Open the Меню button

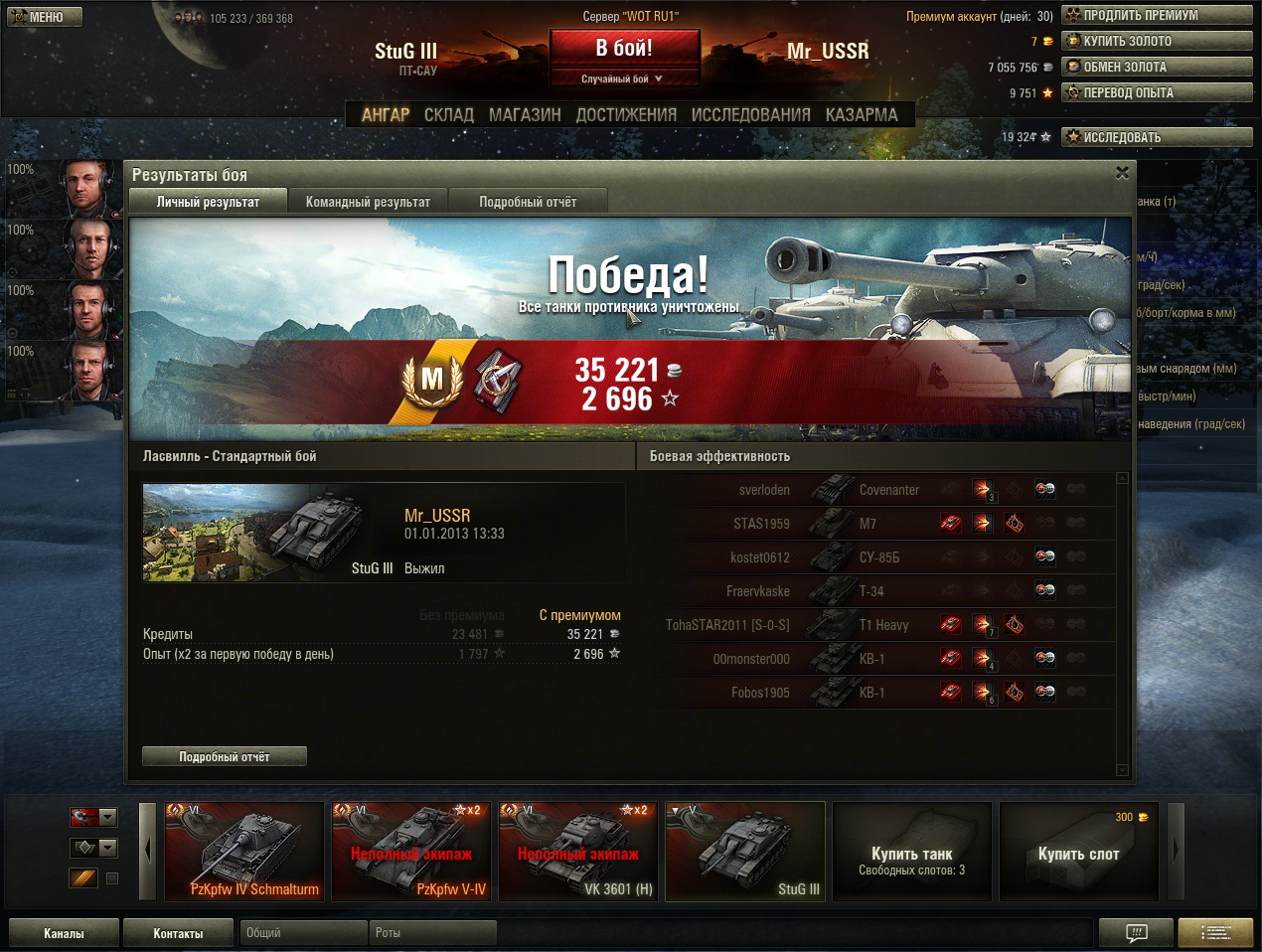click(x=44, y=17)
